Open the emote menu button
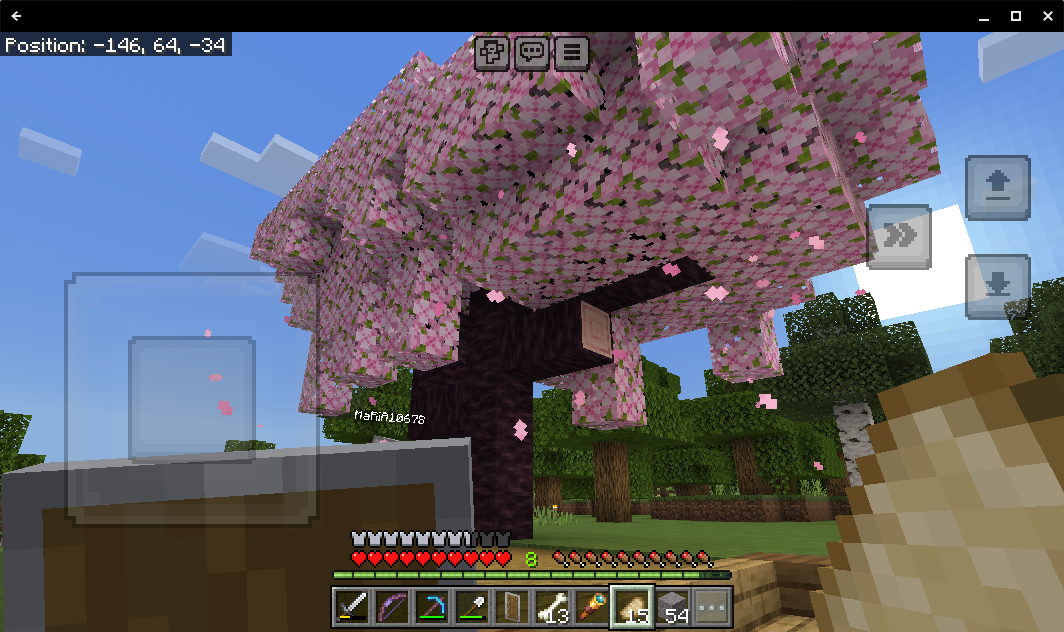This screenshot has height=632, width=1064. (492, 53)
